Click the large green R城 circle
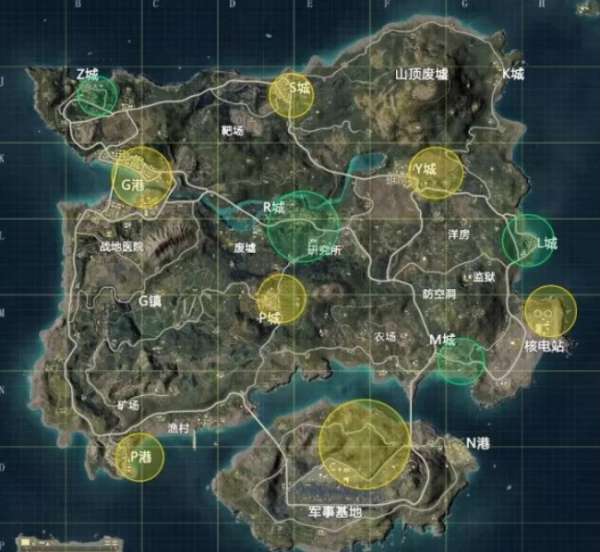The image size is (600, 552). [302, 227]
